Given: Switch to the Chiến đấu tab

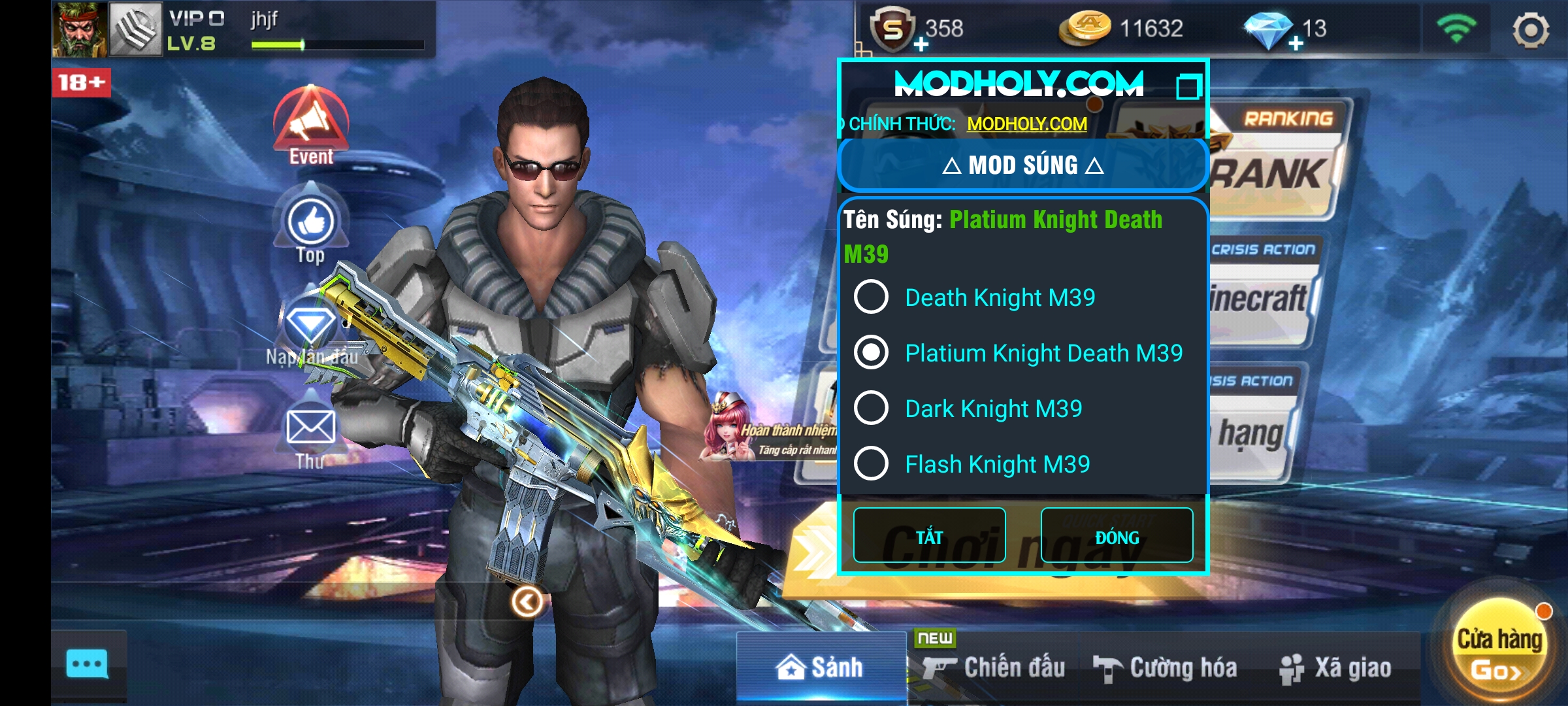Looking at the screenshot, I should [994, 668].
